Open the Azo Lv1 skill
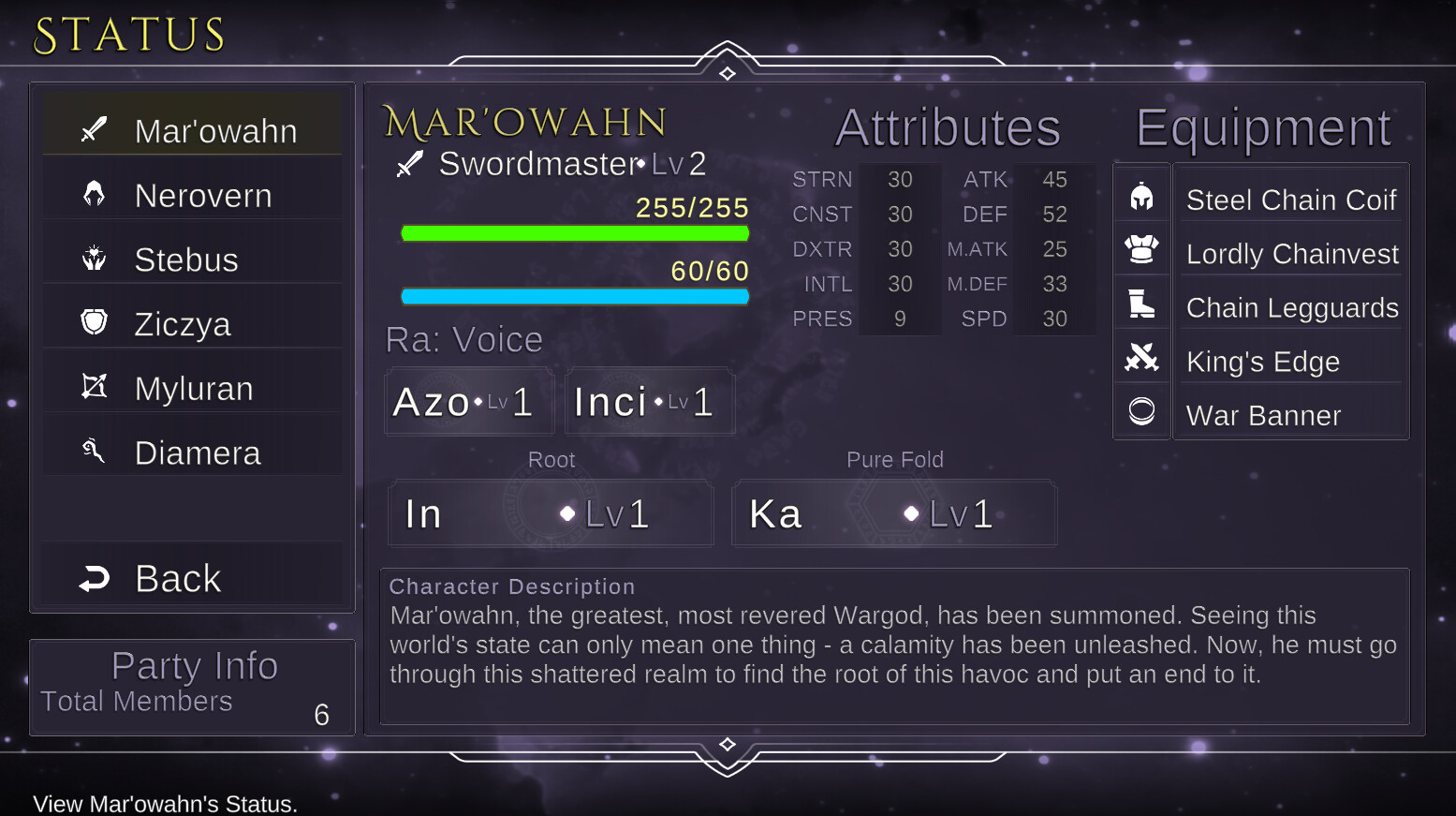 pyautogui.click(x=468, y=401)
